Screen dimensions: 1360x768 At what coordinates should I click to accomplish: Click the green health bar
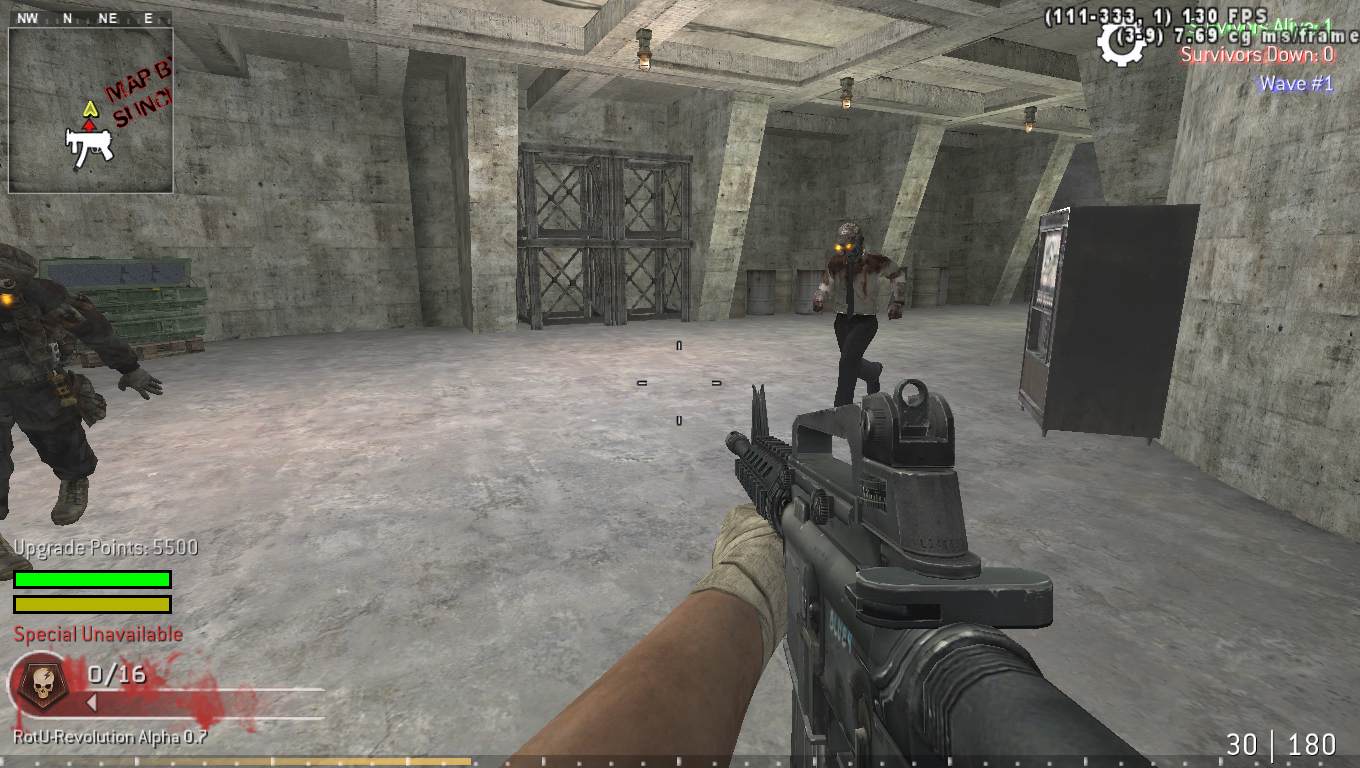(x=91, y=579)
